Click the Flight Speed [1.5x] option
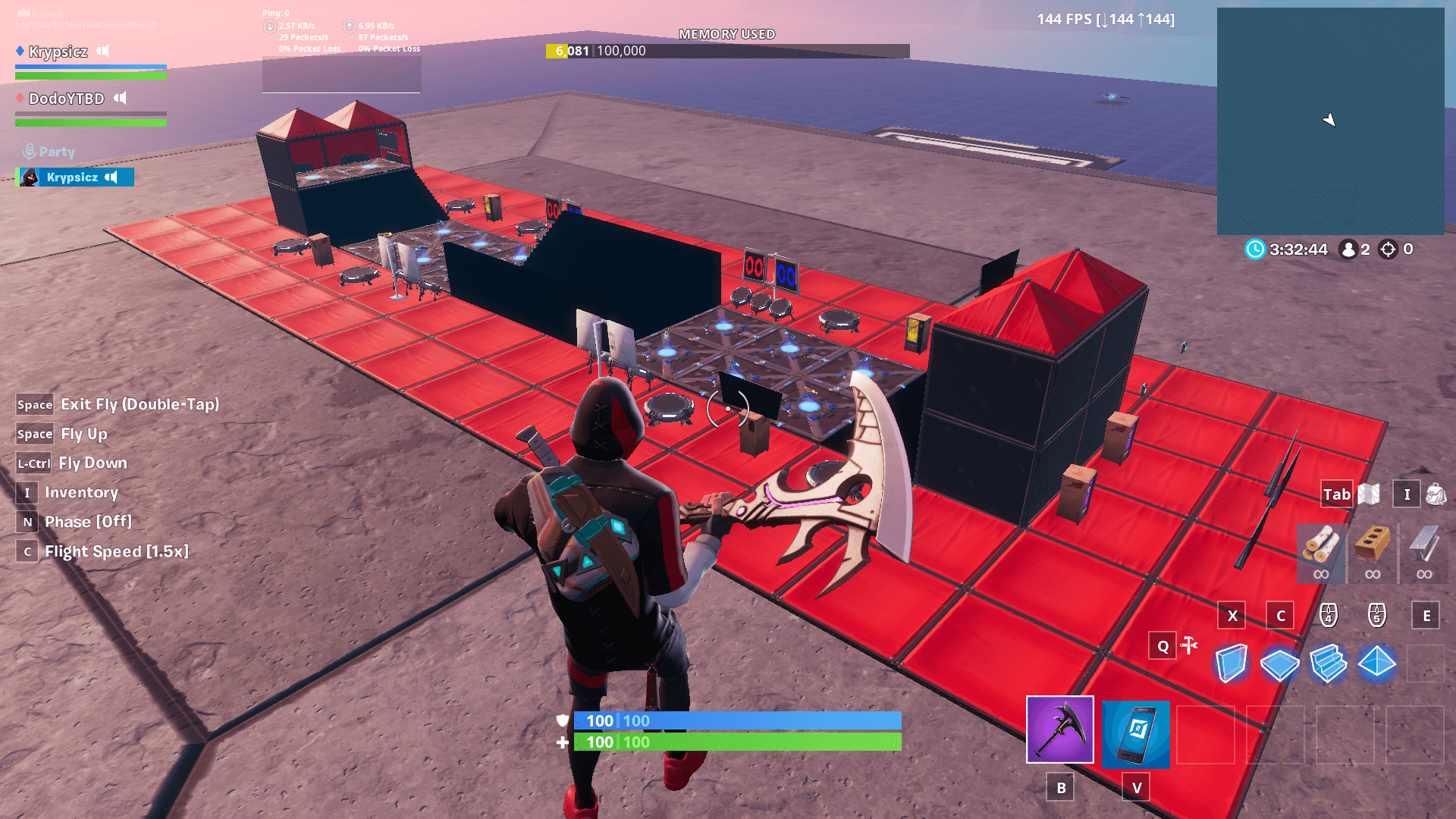This screenshot has width=1456, height=819. (115, 551)
